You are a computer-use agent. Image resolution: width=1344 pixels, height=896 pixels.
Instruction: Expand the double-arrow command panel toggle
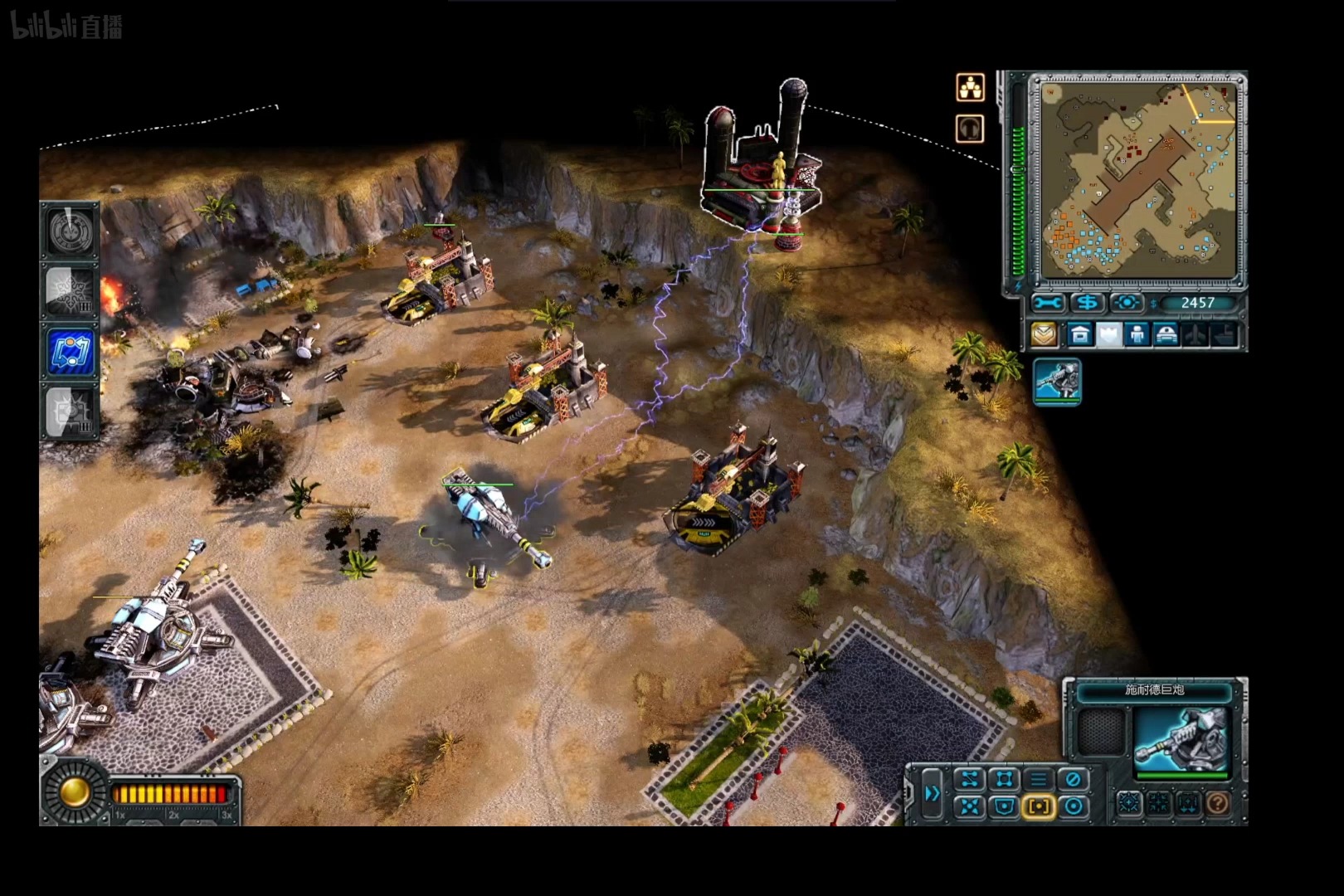pyautogui.click(x=933, y=793)
